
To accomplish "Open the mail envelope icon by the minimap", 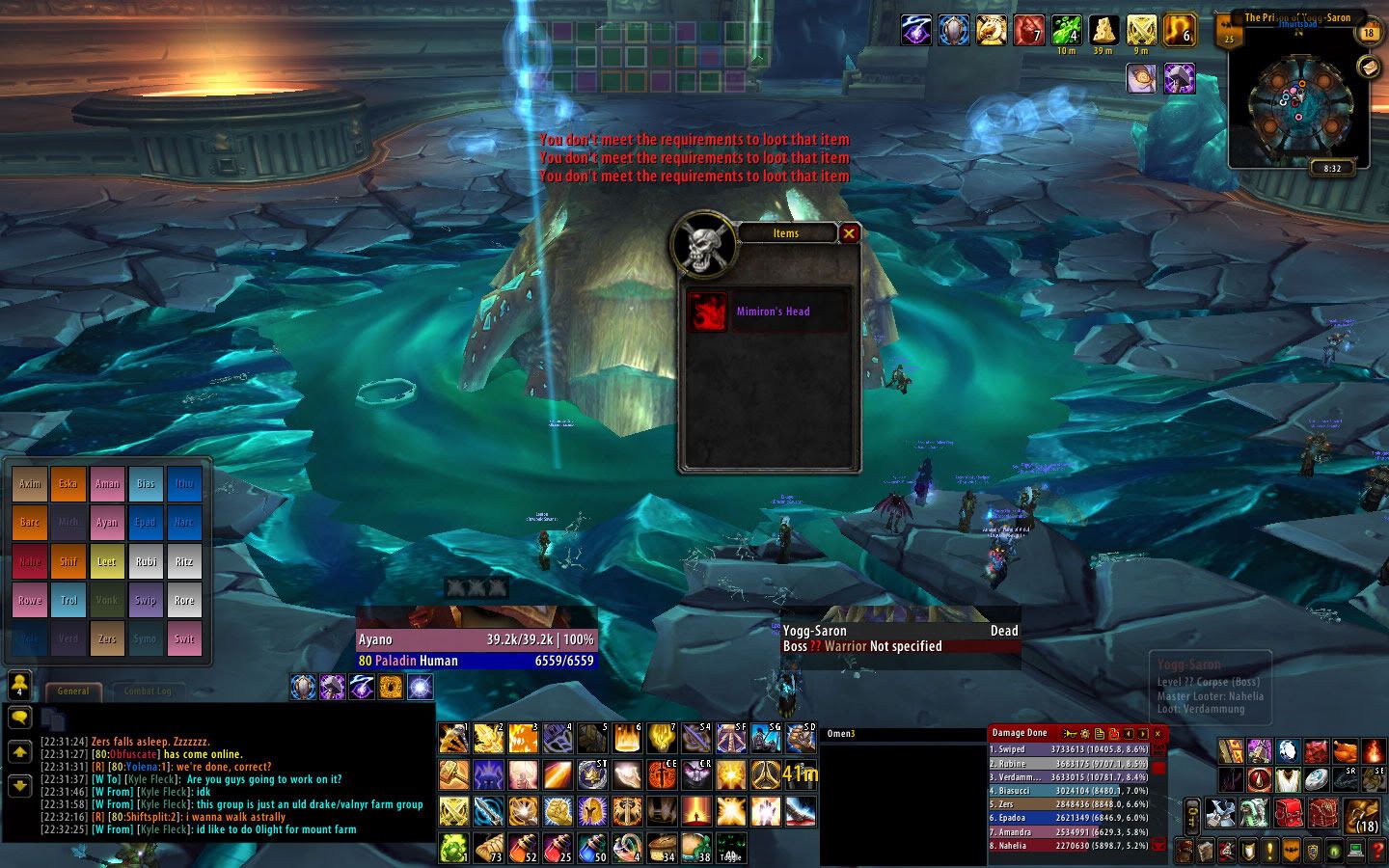I will click(x=1368, y=66).
